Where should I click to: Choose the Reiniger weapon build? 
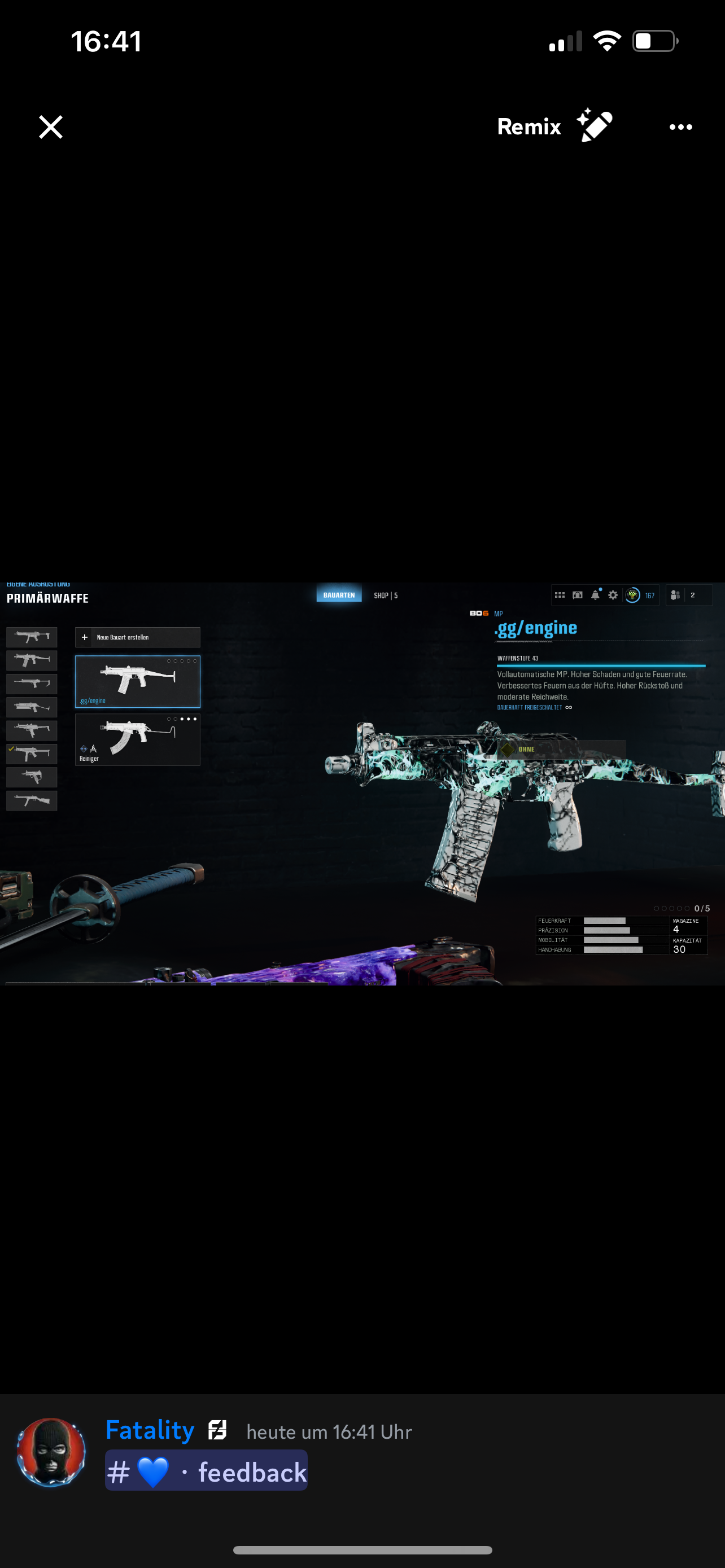click(x=137, y=739)
